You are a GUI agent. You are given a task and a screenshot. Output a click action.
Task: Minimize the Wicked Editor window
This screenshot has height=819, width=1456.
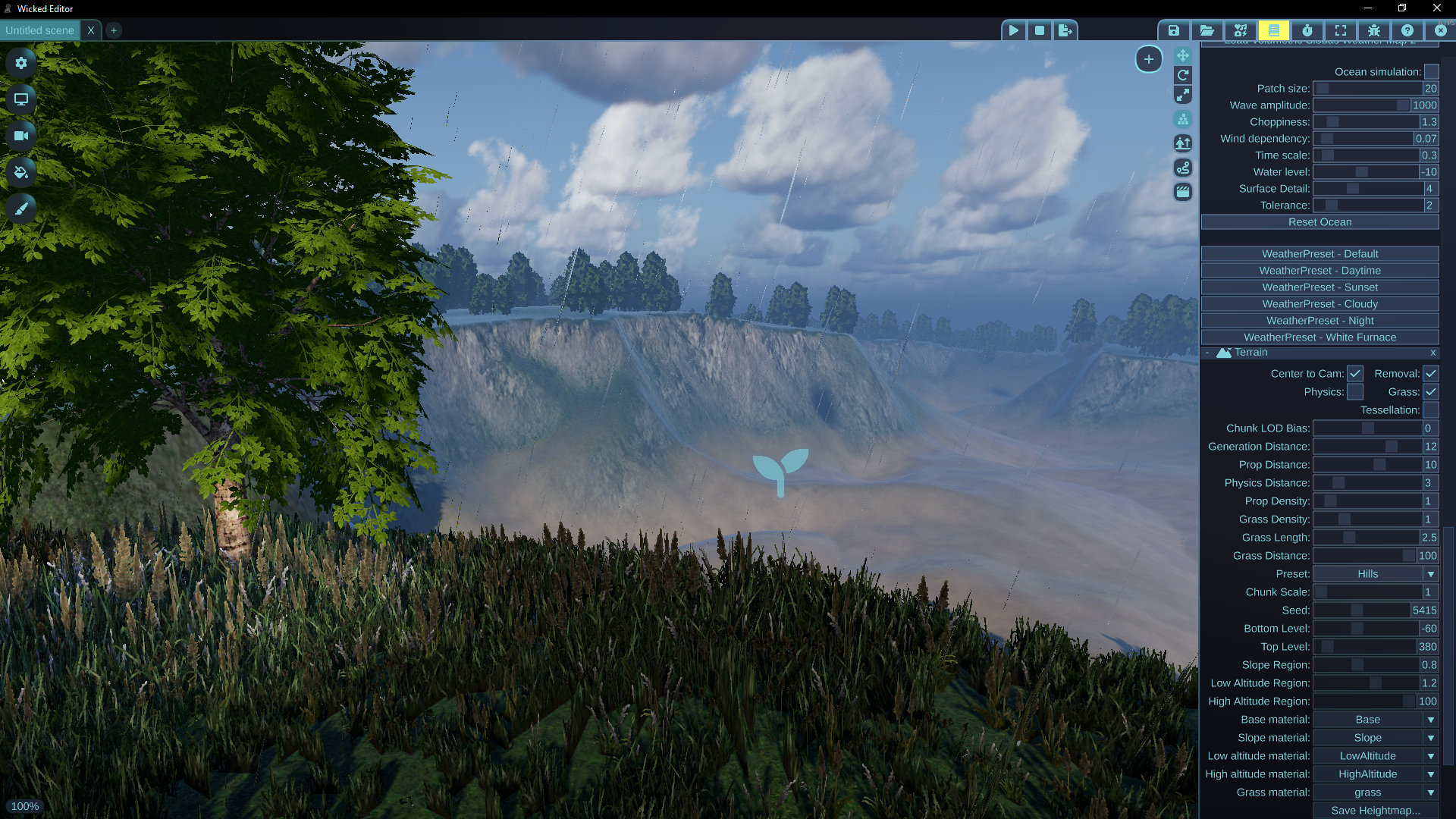click(x=1368, y=8)
